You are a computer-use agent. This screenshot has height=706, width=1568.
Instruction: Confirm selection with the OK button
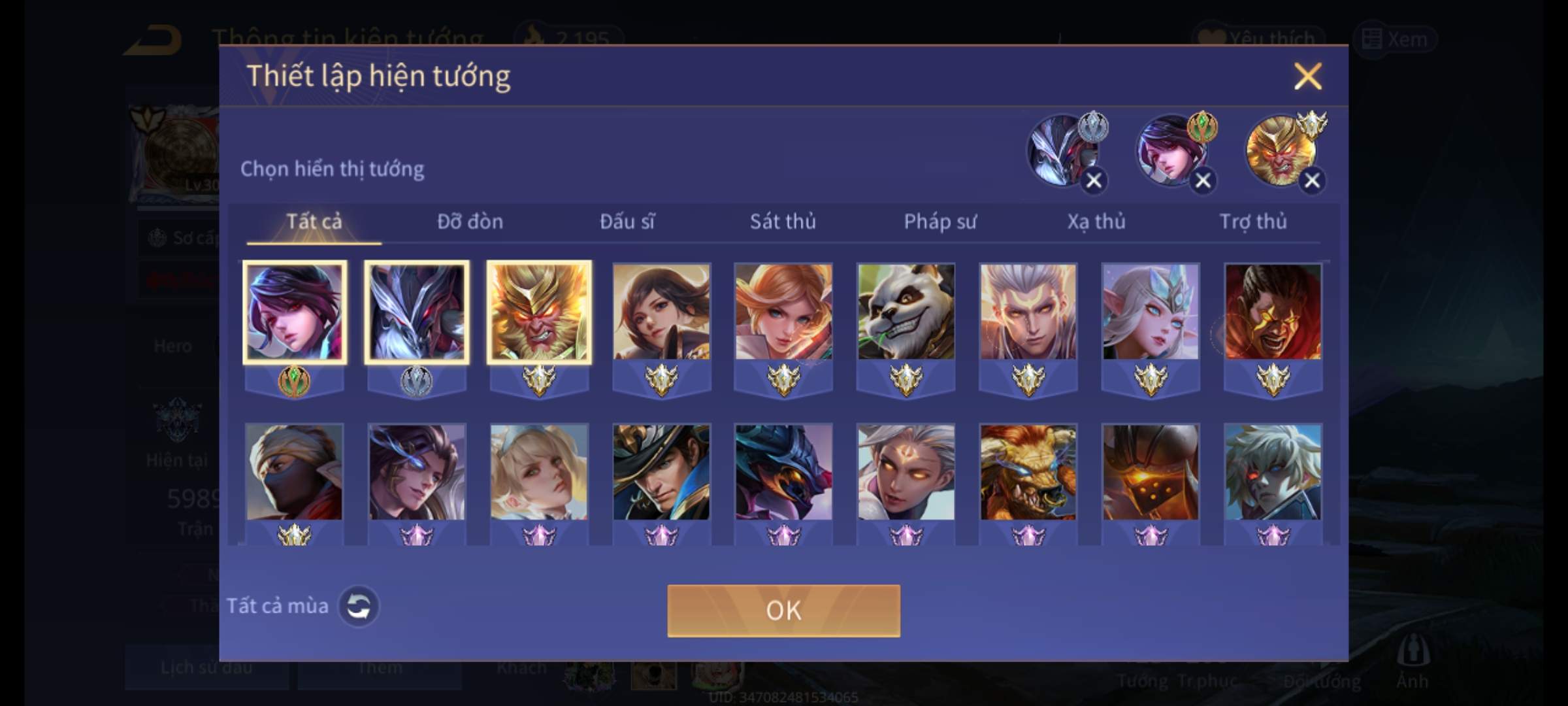pos(783,611)
